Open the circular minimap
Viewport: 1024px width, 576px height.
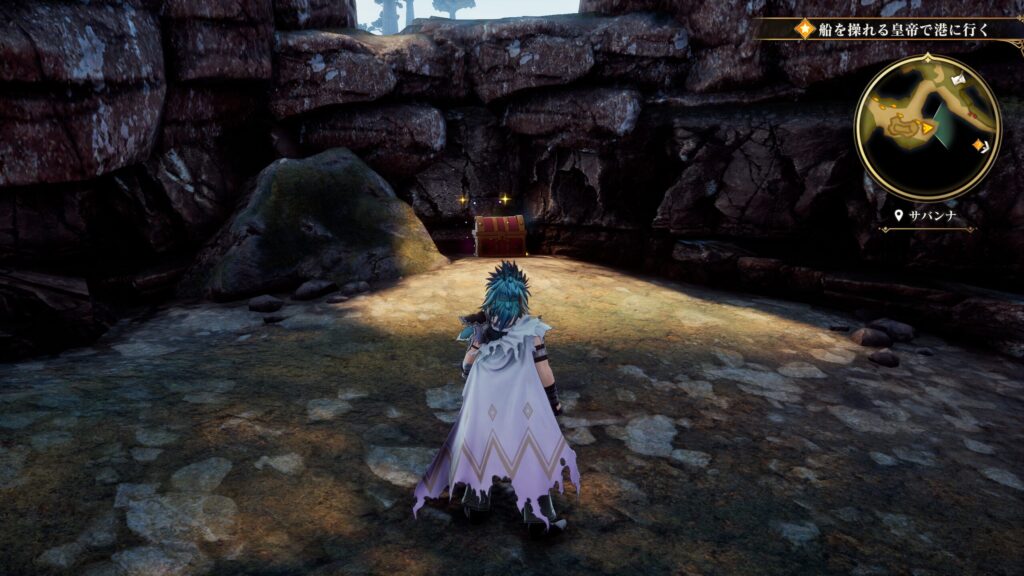point(927,127)
